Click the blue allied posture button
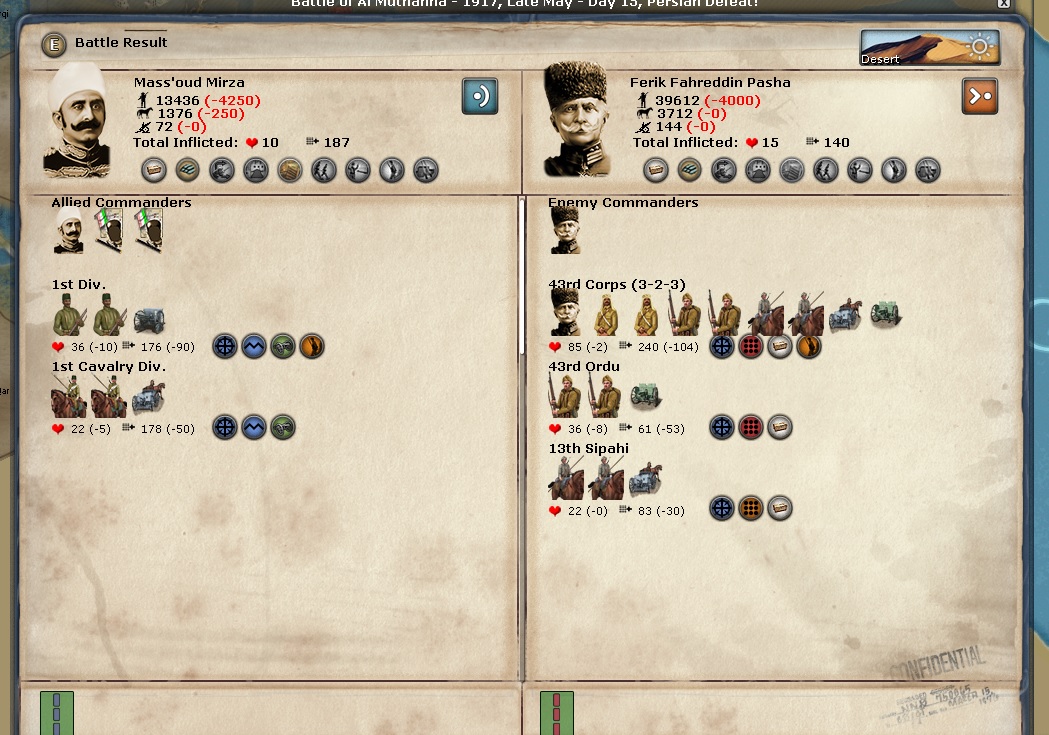This screenshot has height=735, width=1049. coord(480,97)
